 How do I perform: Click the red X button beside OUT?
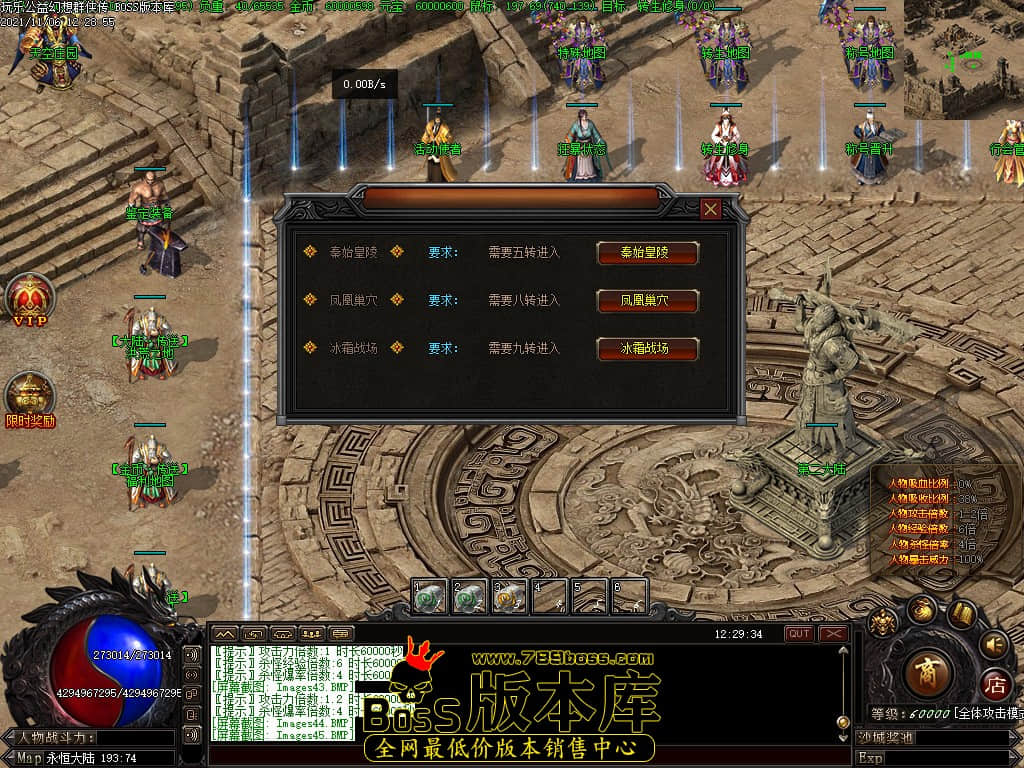pos(833,634)
